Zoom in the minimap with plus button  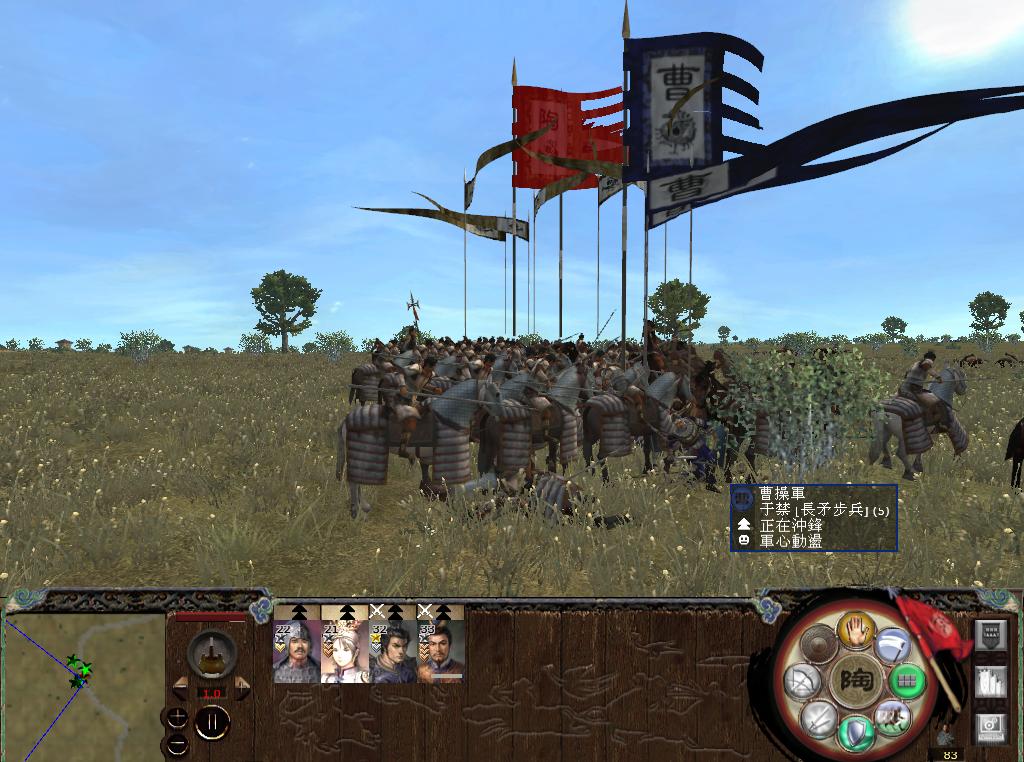coord(177,717)
